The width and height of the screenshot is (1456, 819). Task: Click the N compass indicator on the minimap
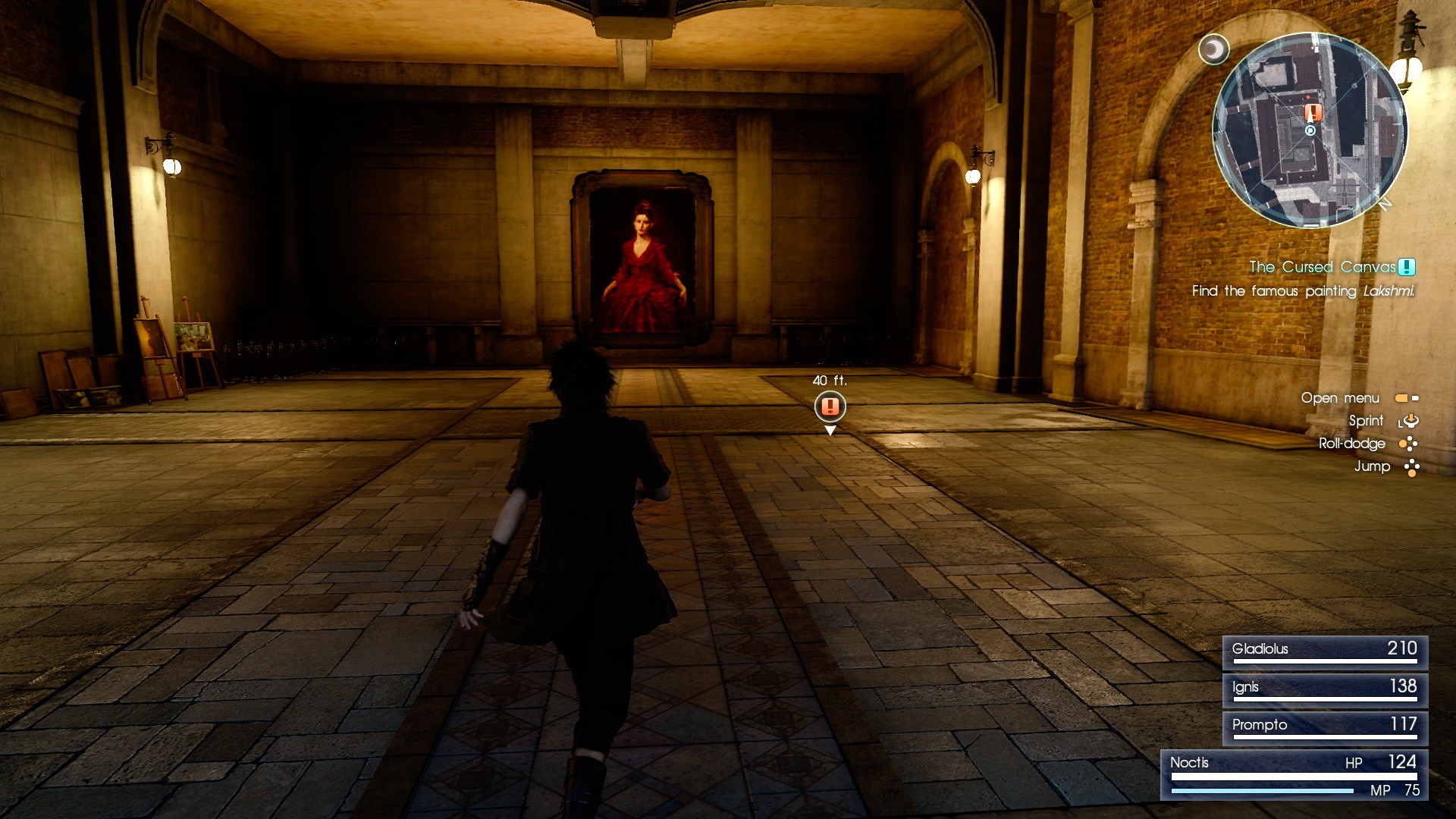[x=1385, y=203]
